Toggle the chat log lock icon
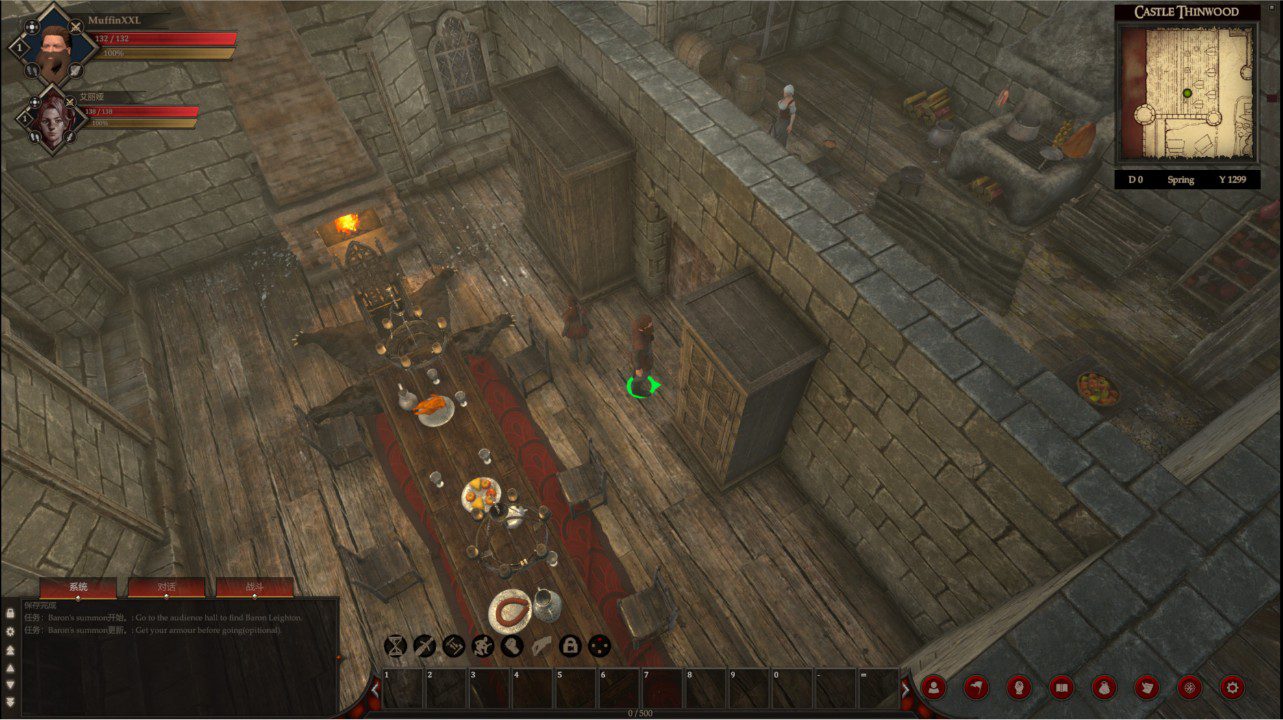This screenshot has width=1283, height=720. tap(10, 613)
